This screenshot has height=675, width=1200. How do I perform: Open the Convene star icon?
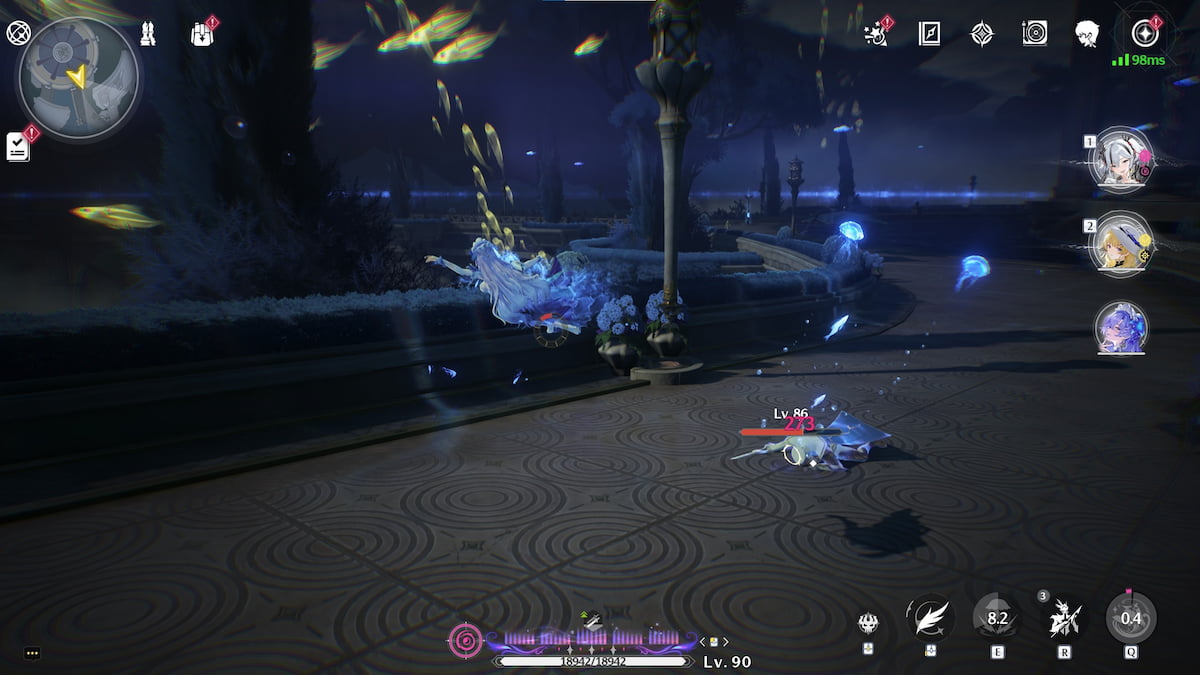point(982,34)
